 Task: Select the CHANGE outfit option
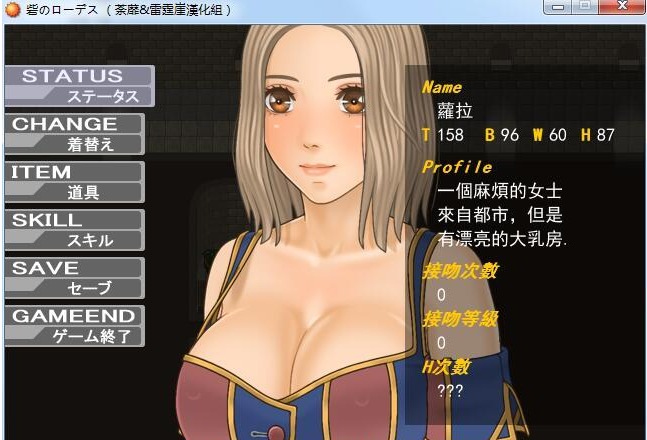click(74, 133)
